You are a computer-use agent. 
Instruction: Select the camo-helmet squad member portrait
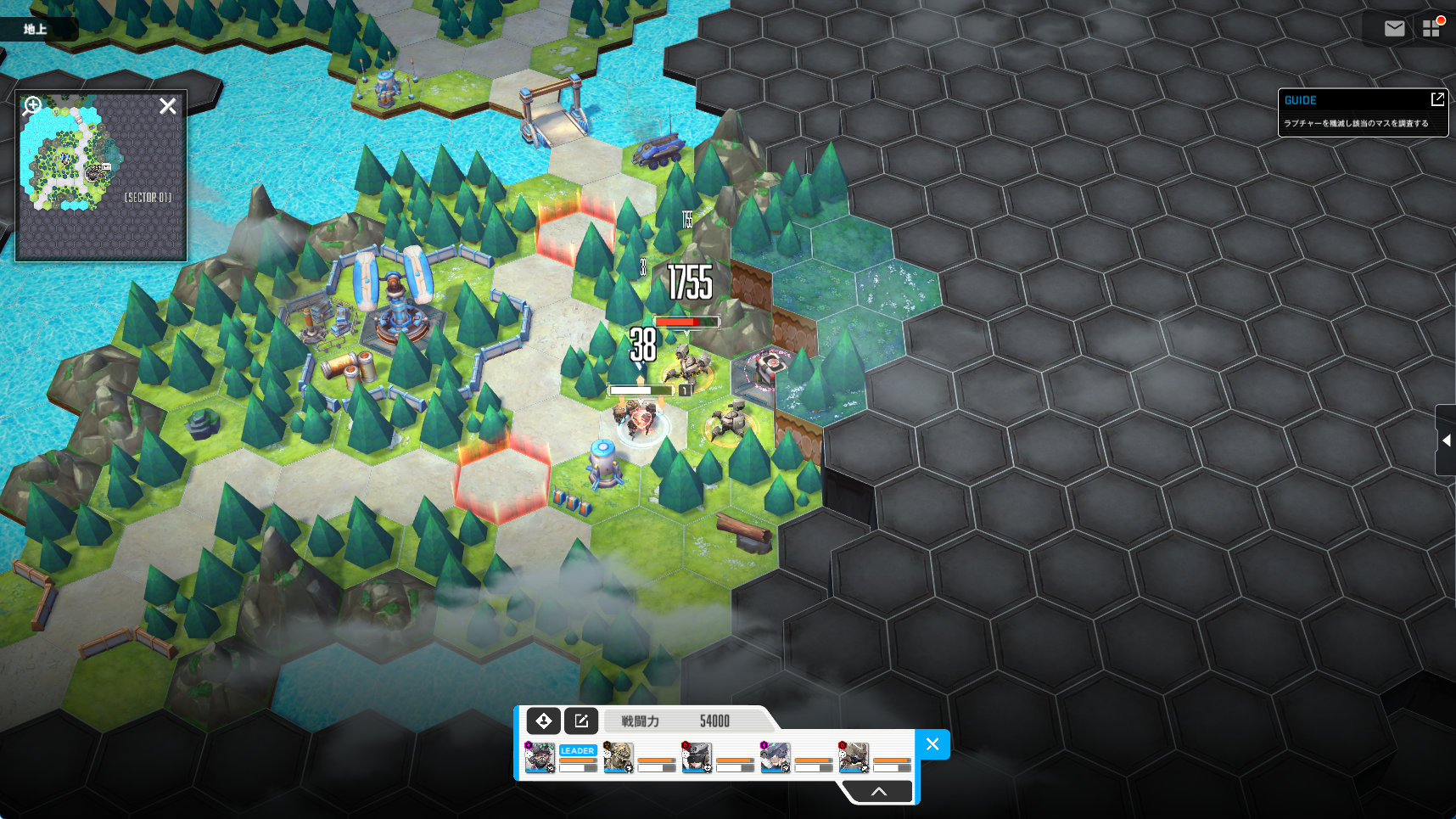[619, 757]
